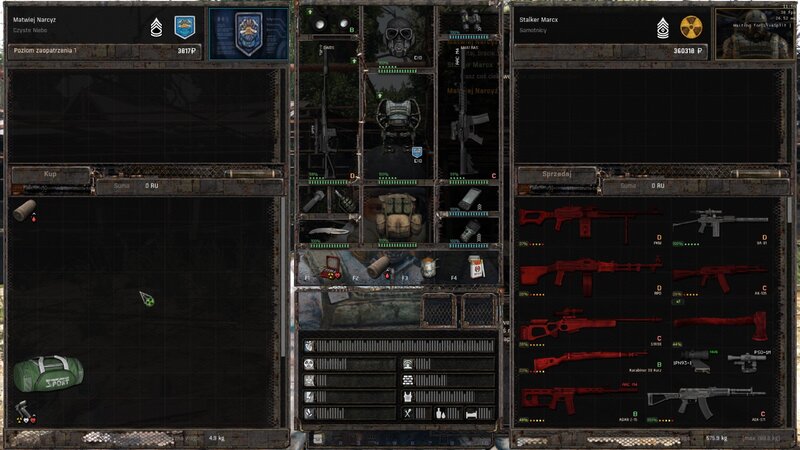Click the Kup (buy) button

click(x=50, y=174)
